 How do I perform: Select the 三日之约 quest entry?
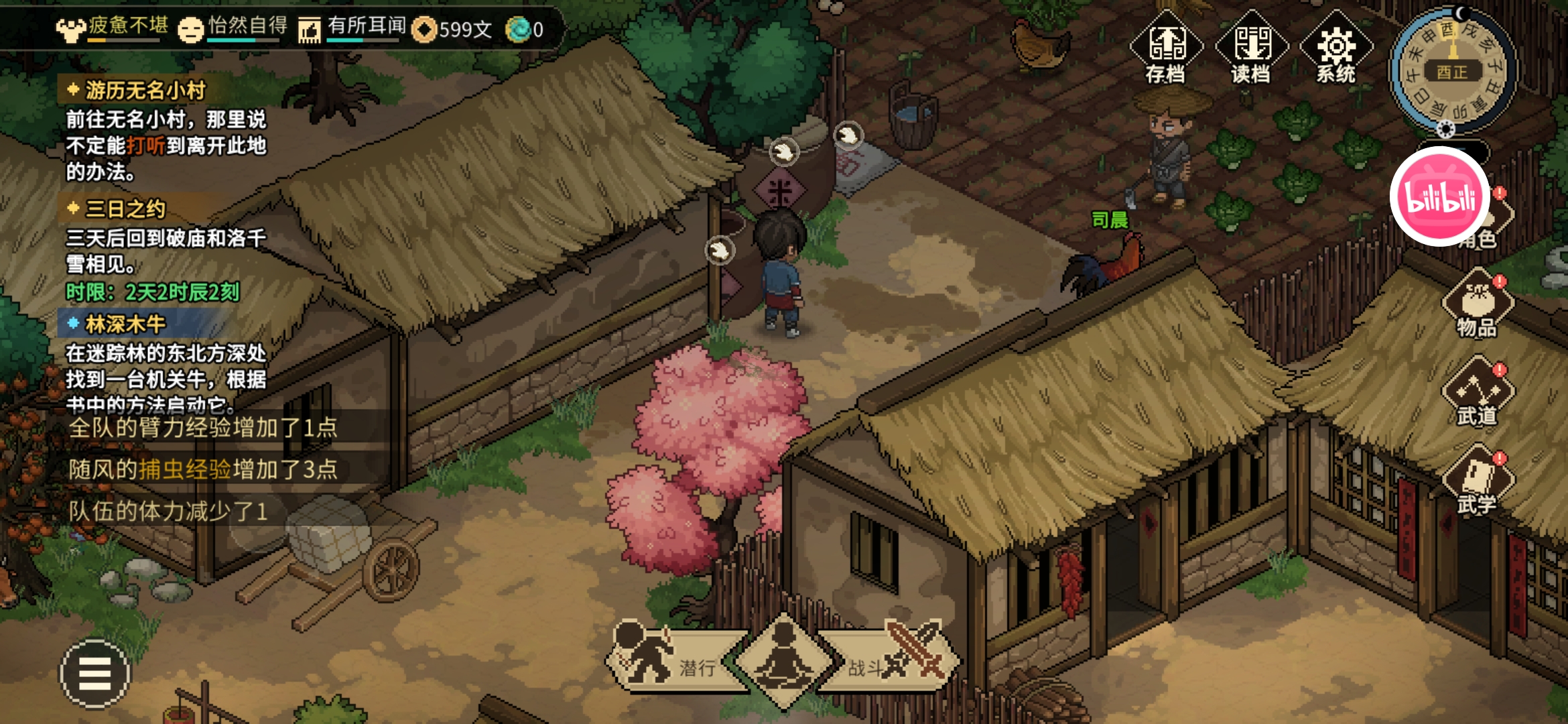click(125, 209)
